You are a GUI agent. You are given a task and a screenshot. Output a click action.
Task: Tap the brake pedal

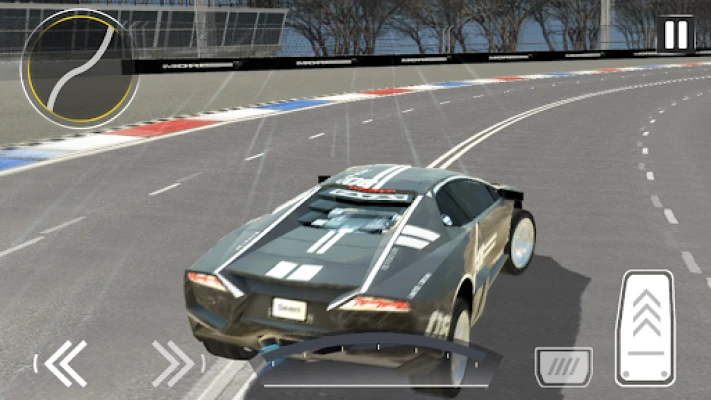coord(563,367)
